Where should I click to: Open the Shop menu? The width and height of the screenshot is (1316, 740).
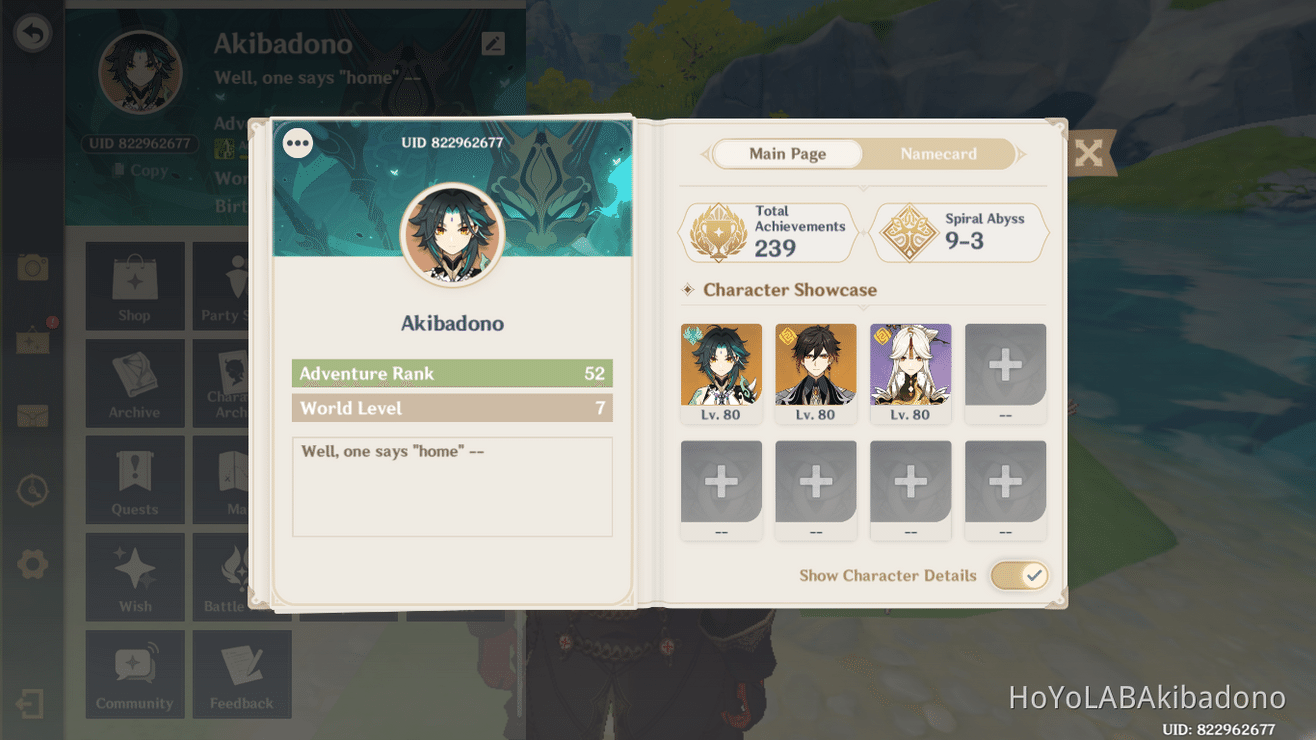(135, 287)
